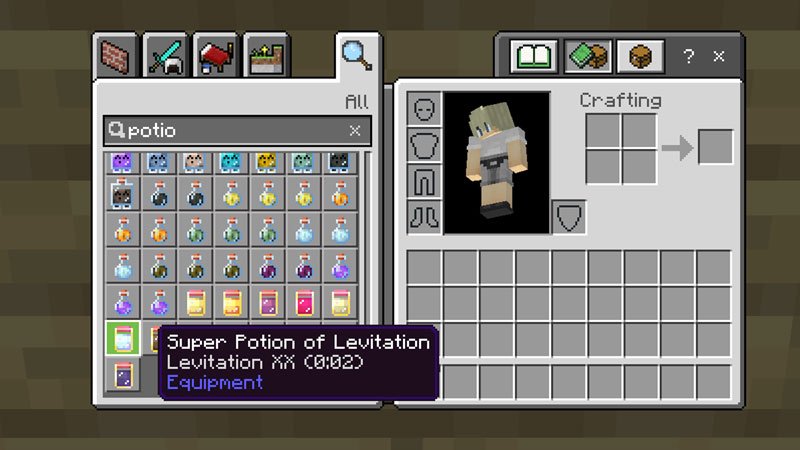Image resolution: width=800 pixels, height=450 pixels.
Task: Select the empty chestplate armor slot
Action: [x=424, y=145]
